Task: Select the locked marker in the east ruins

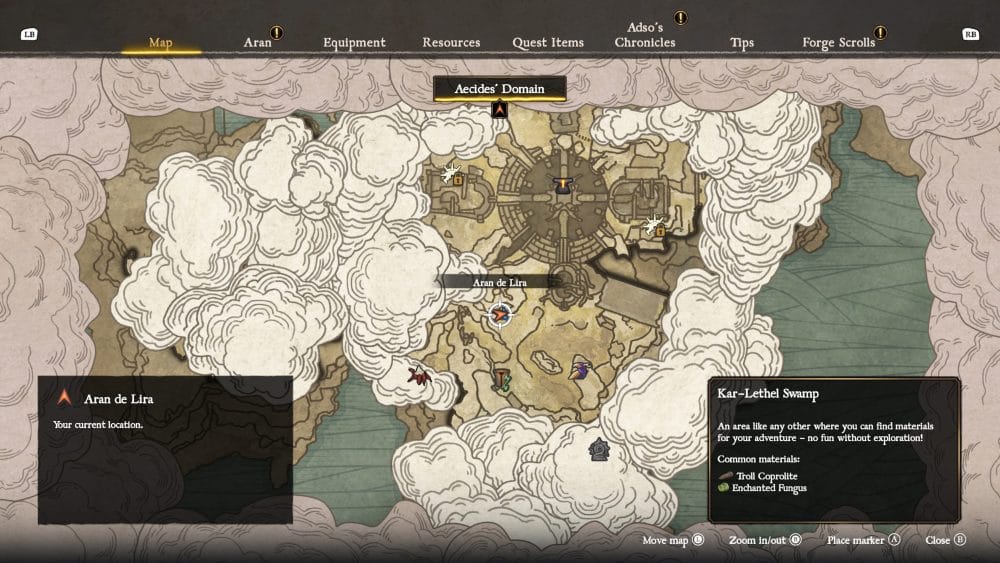Action: pyautogui.click(x=656, y=226)
